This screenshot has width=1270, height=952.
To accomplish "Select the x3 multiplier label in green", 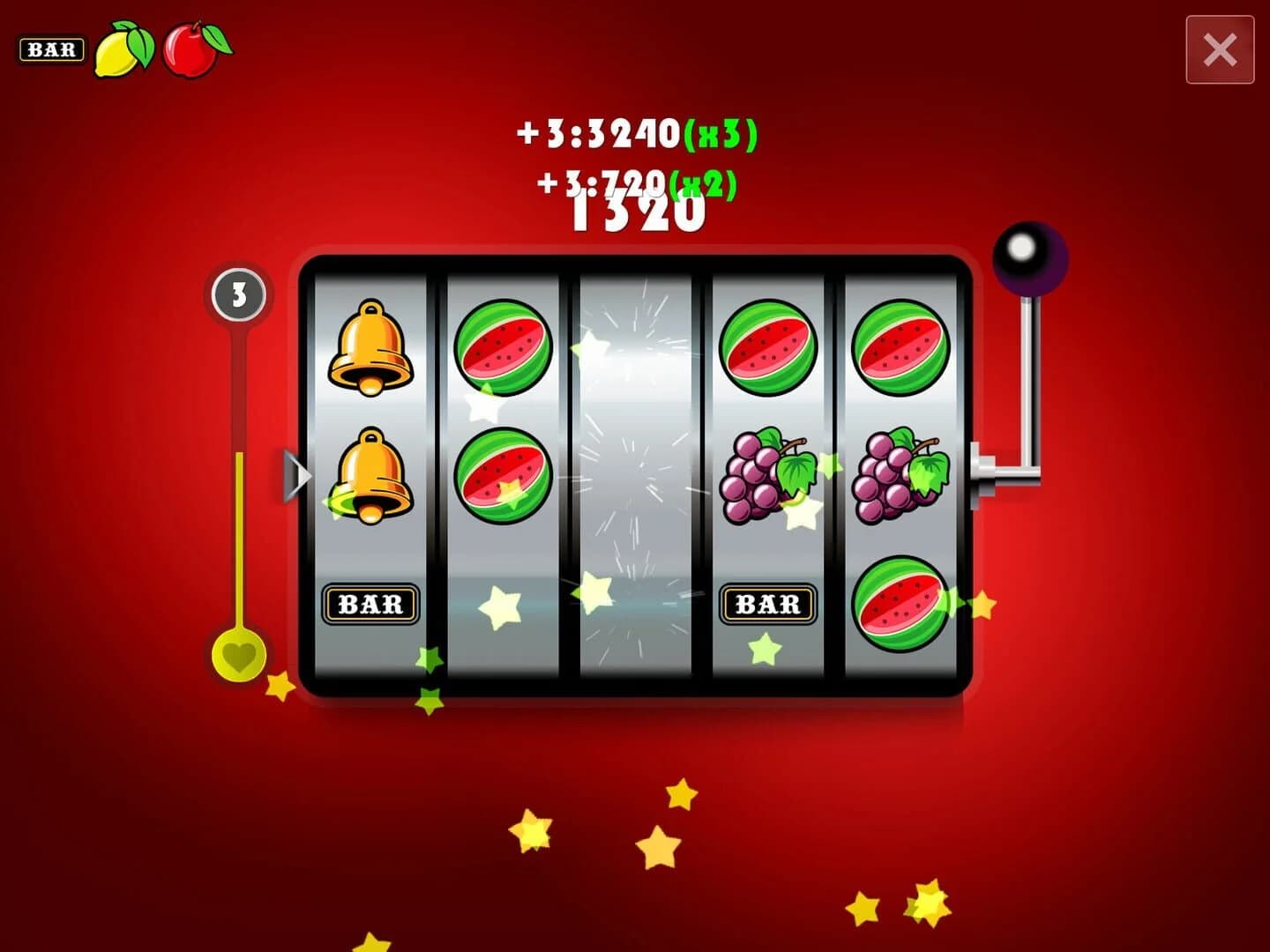I will click(722, 134).
